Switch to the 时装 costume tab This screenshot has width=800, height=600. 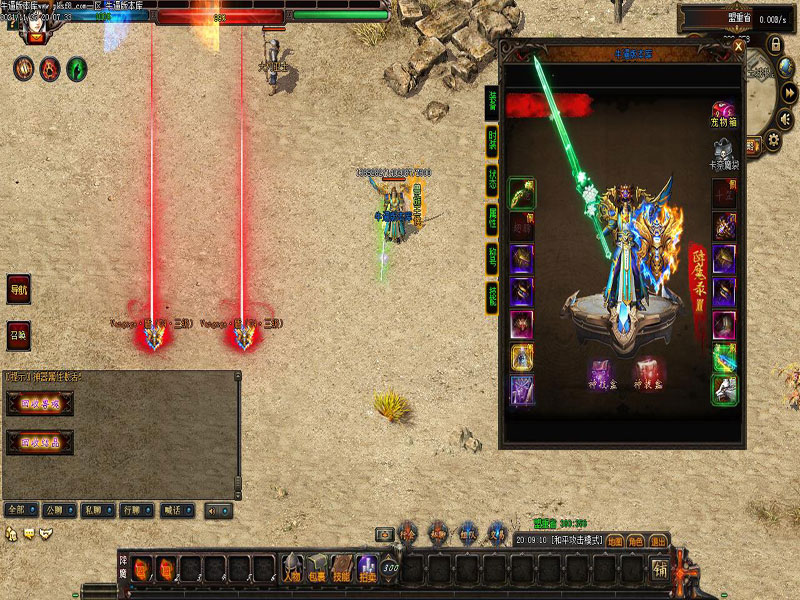492,140
